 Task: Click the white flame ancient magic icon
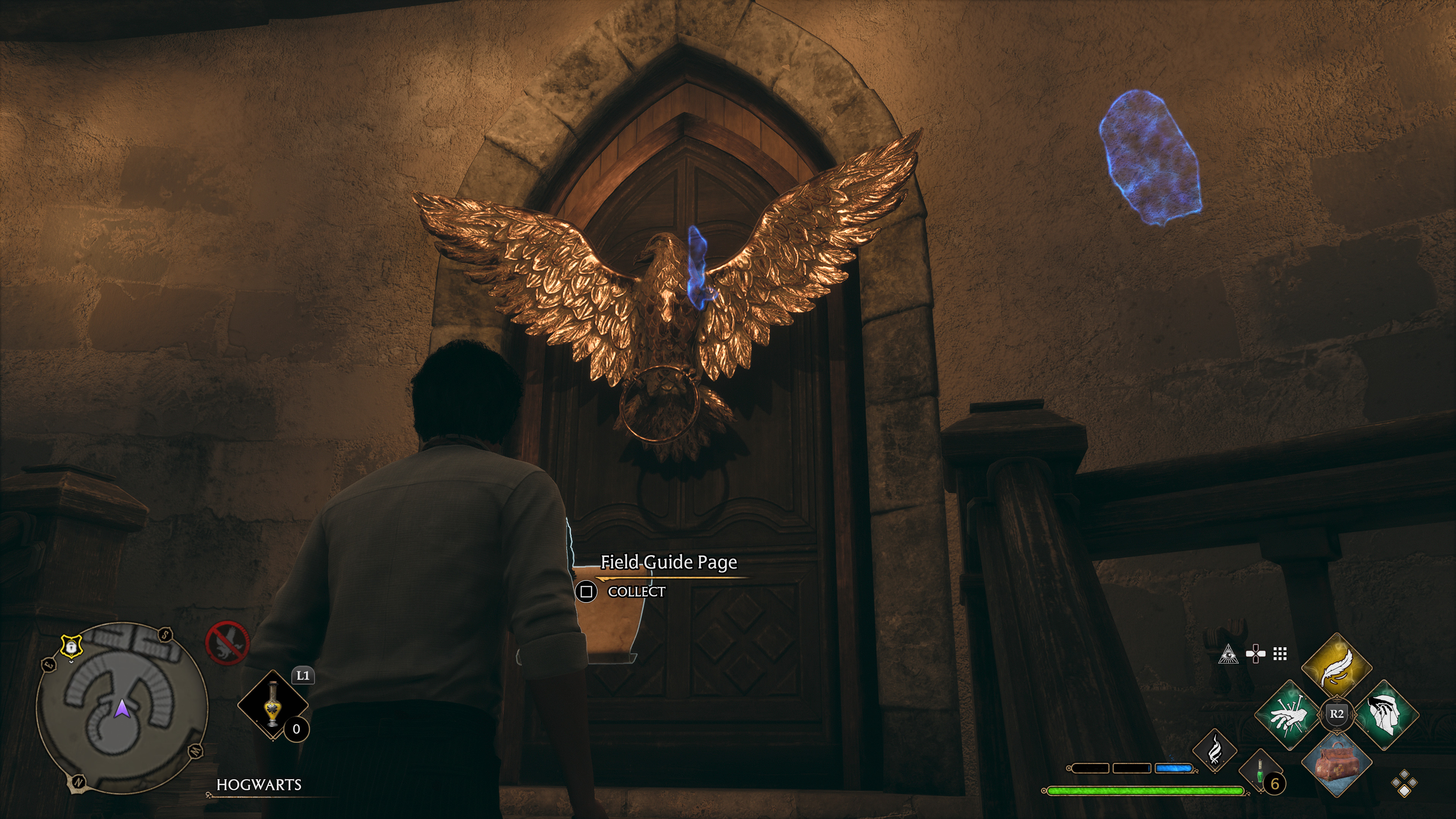click(x=1214, y=751)
